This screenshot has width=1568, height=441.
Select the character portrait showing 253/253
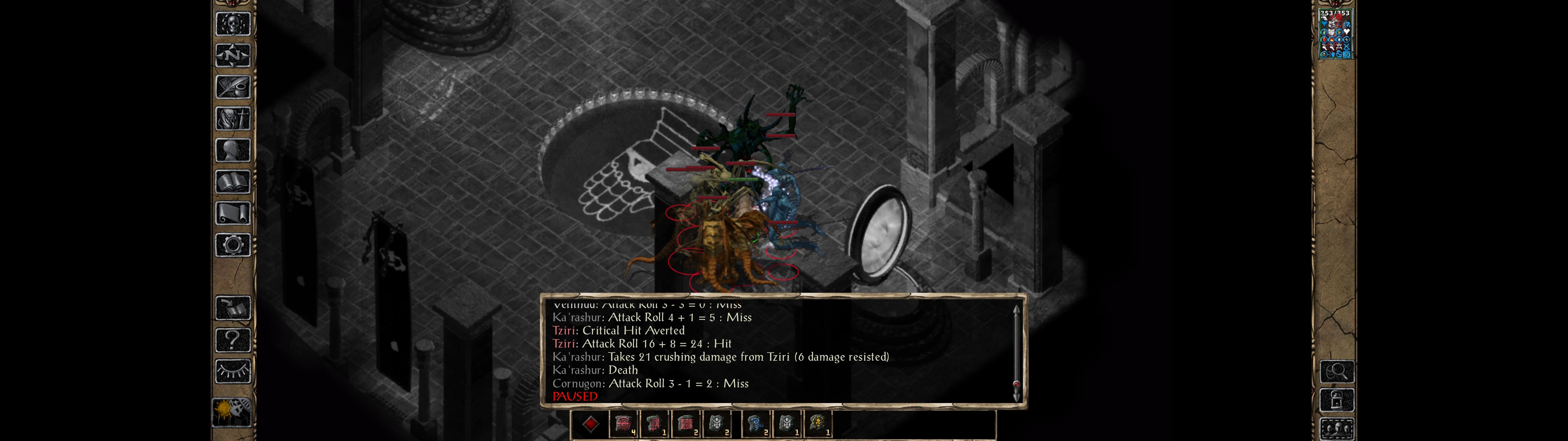(1335, 34)
